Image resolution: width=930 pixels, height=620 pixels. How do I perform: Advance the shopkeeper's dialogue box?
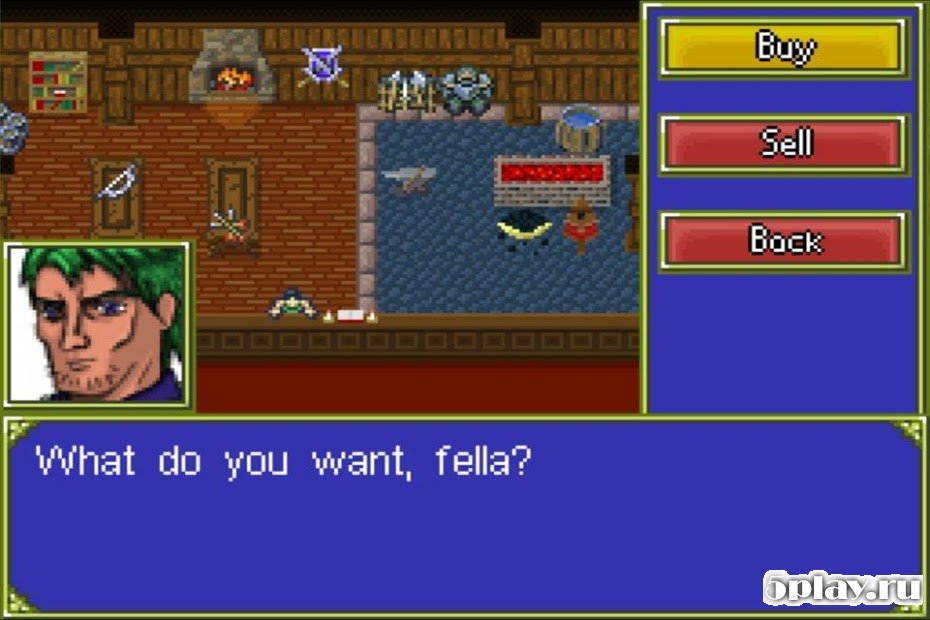coord(464,515)
